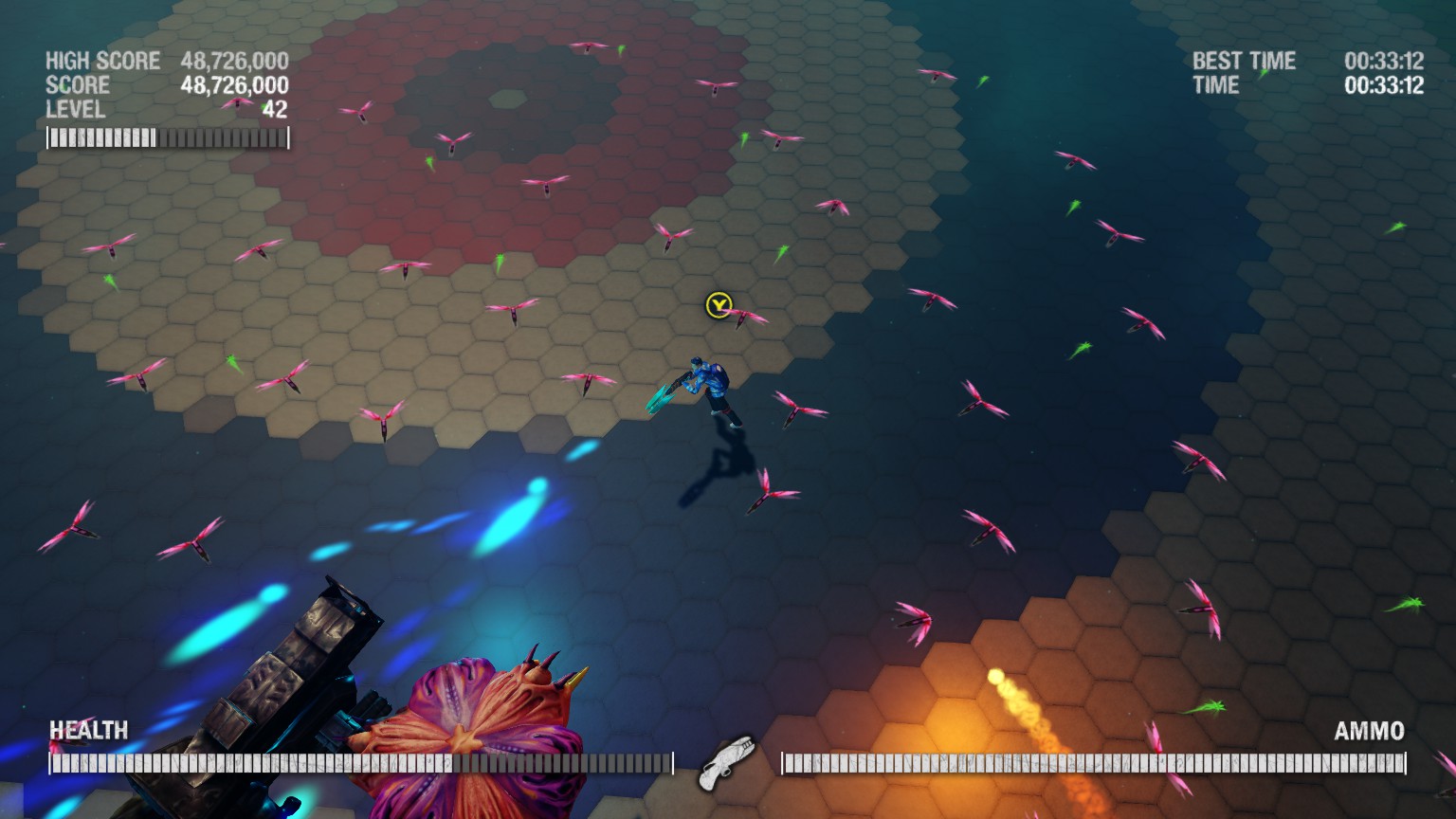This screenshot has width=1456, height=819.
Task: Click the equipped weapon icon between Health and Ammo
Action: click(726, 761)
